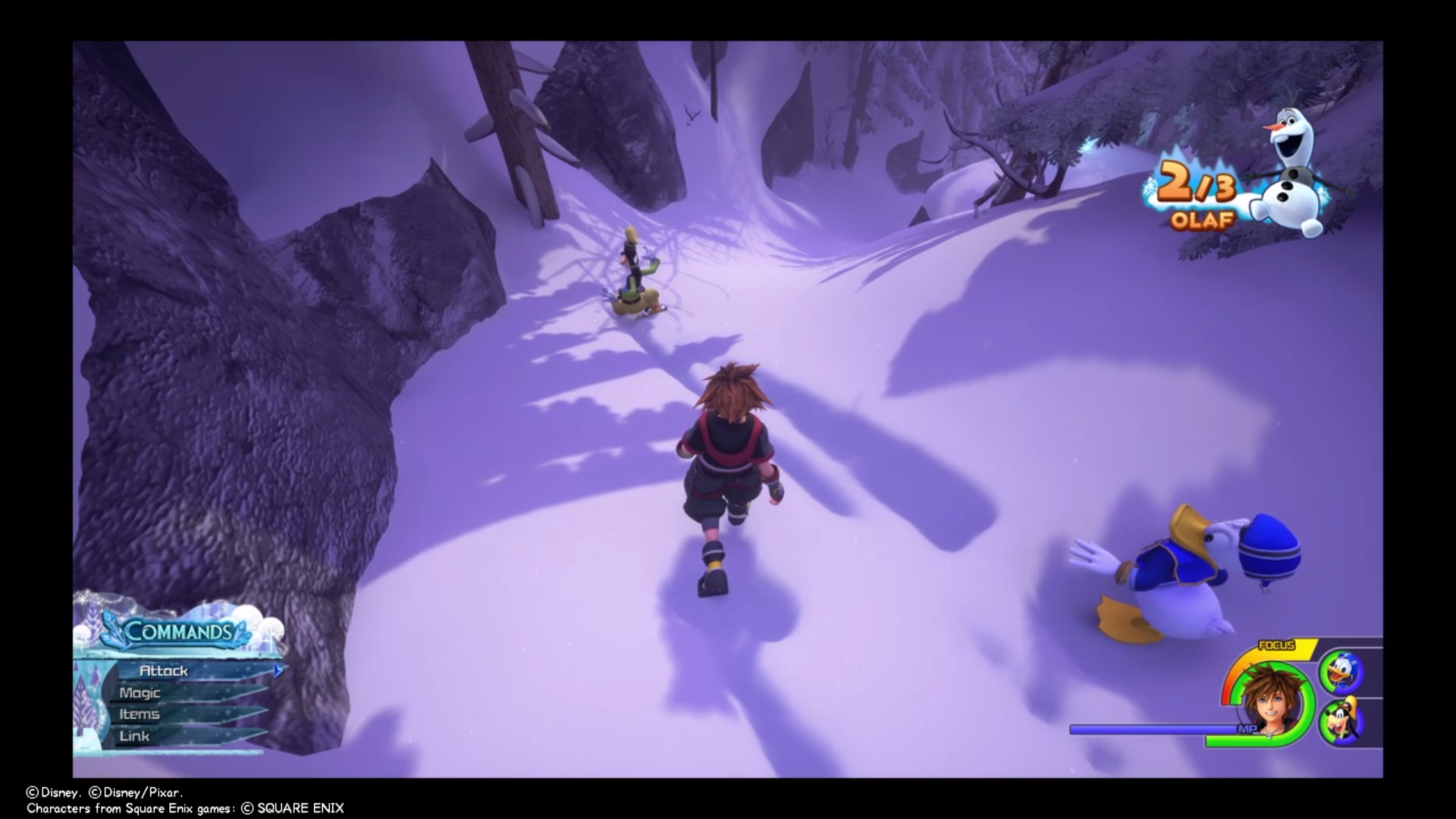
Task: Open the Items command submenu
Action: pos(140,714)
